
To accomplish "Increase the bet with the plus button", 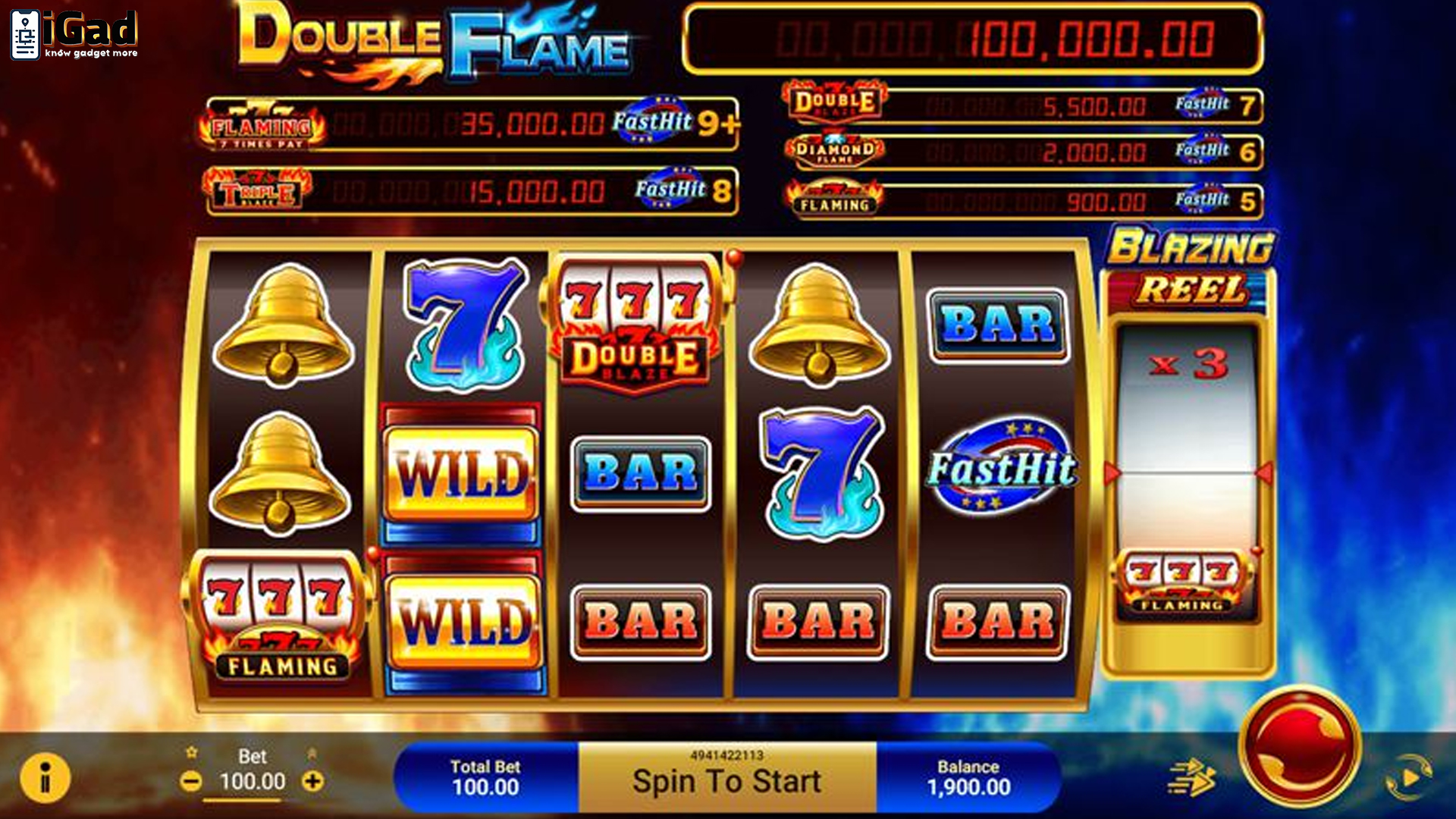I will pyautogui.click(x=312, y=781).
